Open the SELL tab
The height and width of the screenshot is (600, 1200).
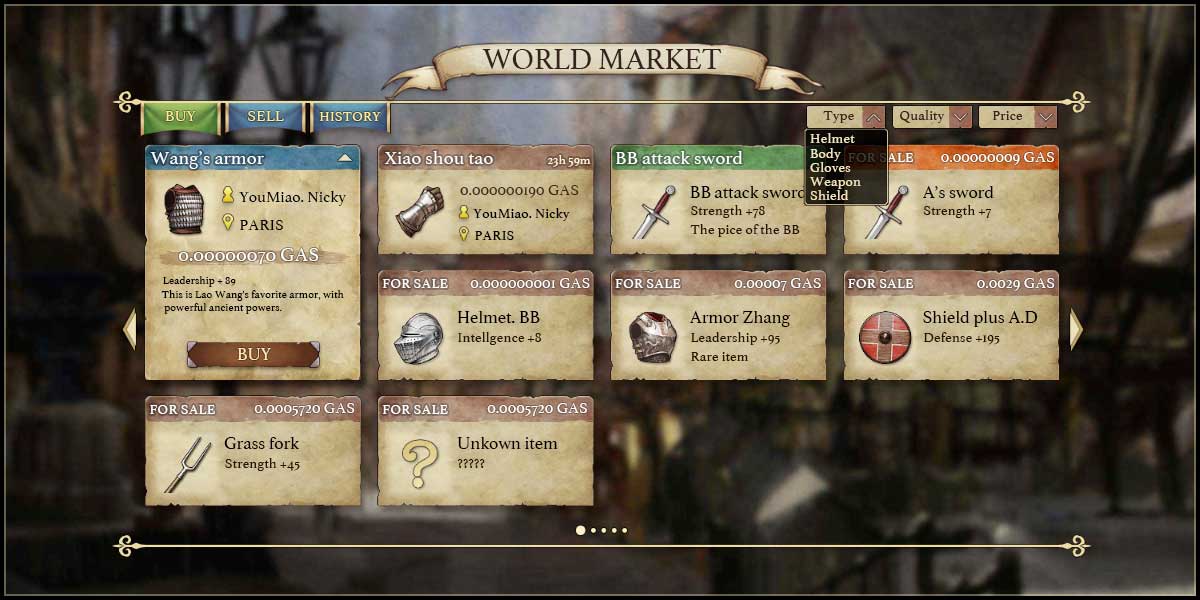[x=265, y=117]
